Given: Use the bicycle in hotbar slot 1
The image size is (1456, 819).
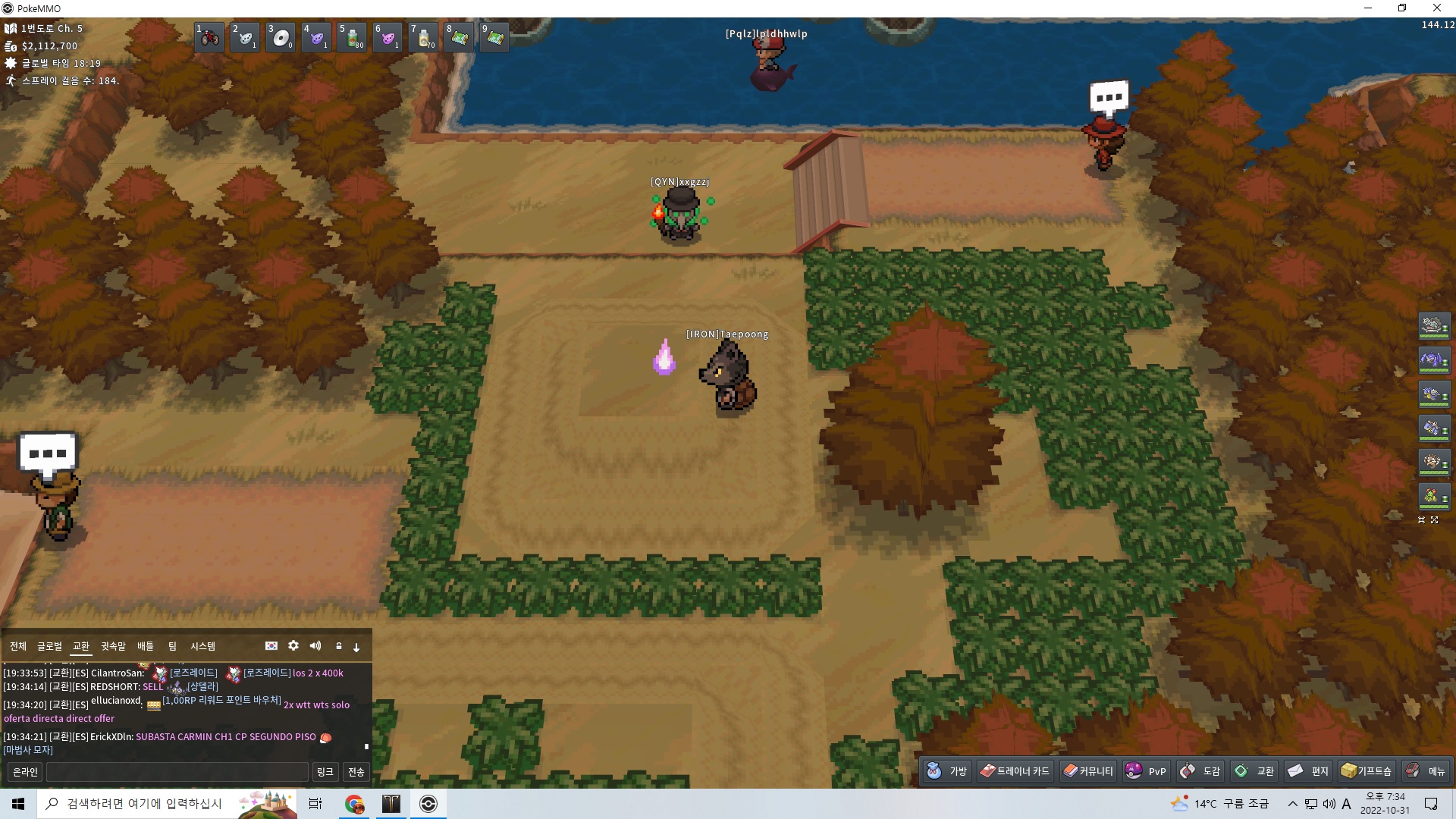Looking at the screenshot, I should tap(209, 37).
